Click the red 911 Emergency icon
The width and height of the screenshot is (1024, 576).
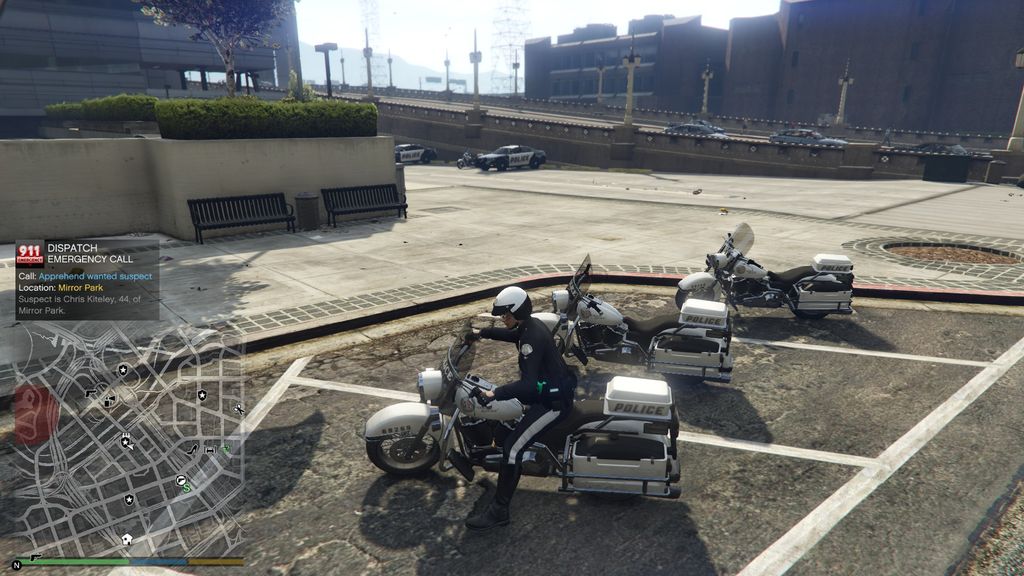pyautogui.click(x=30, y=253)
